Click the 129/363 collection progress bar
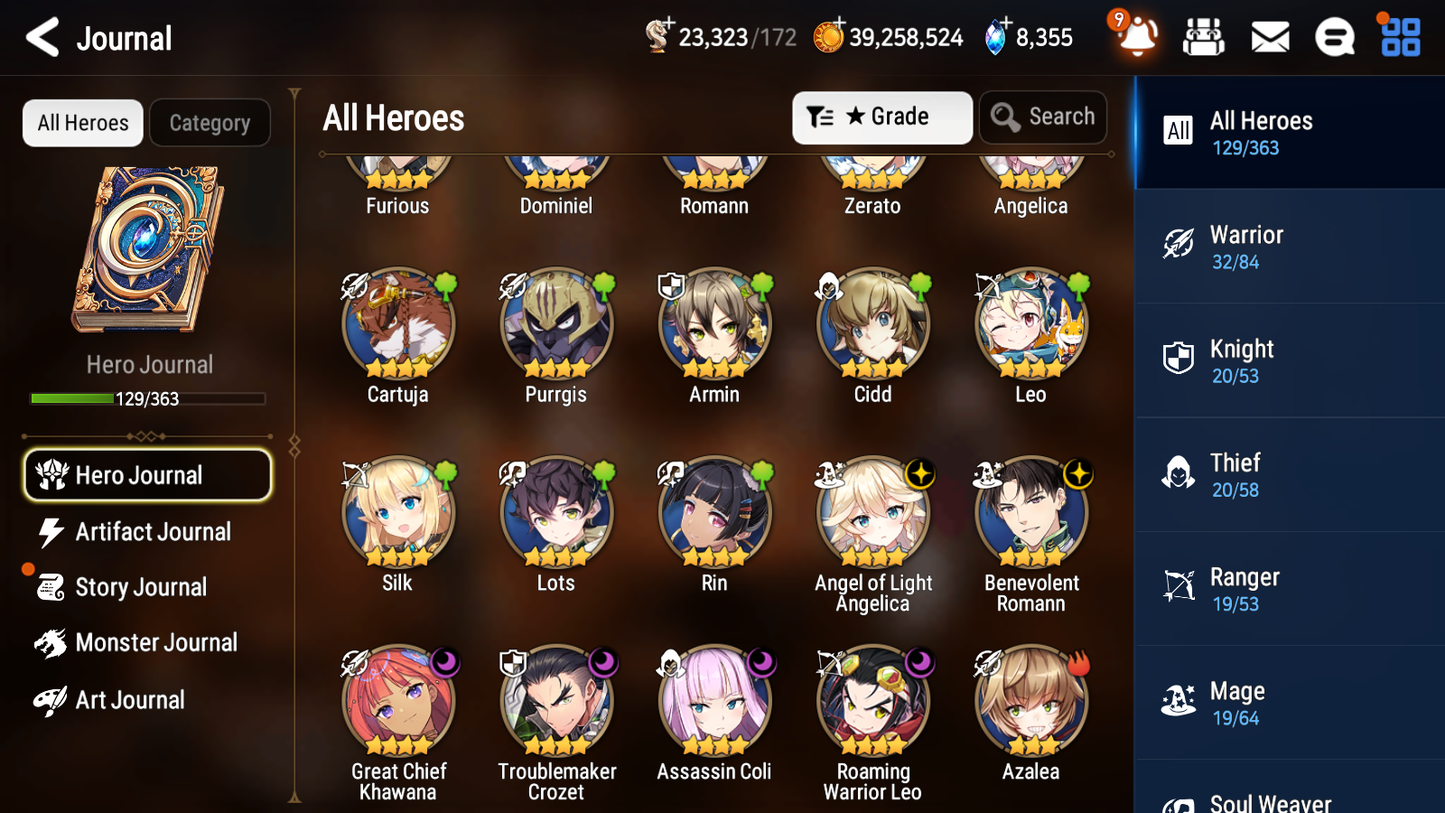 149,398
